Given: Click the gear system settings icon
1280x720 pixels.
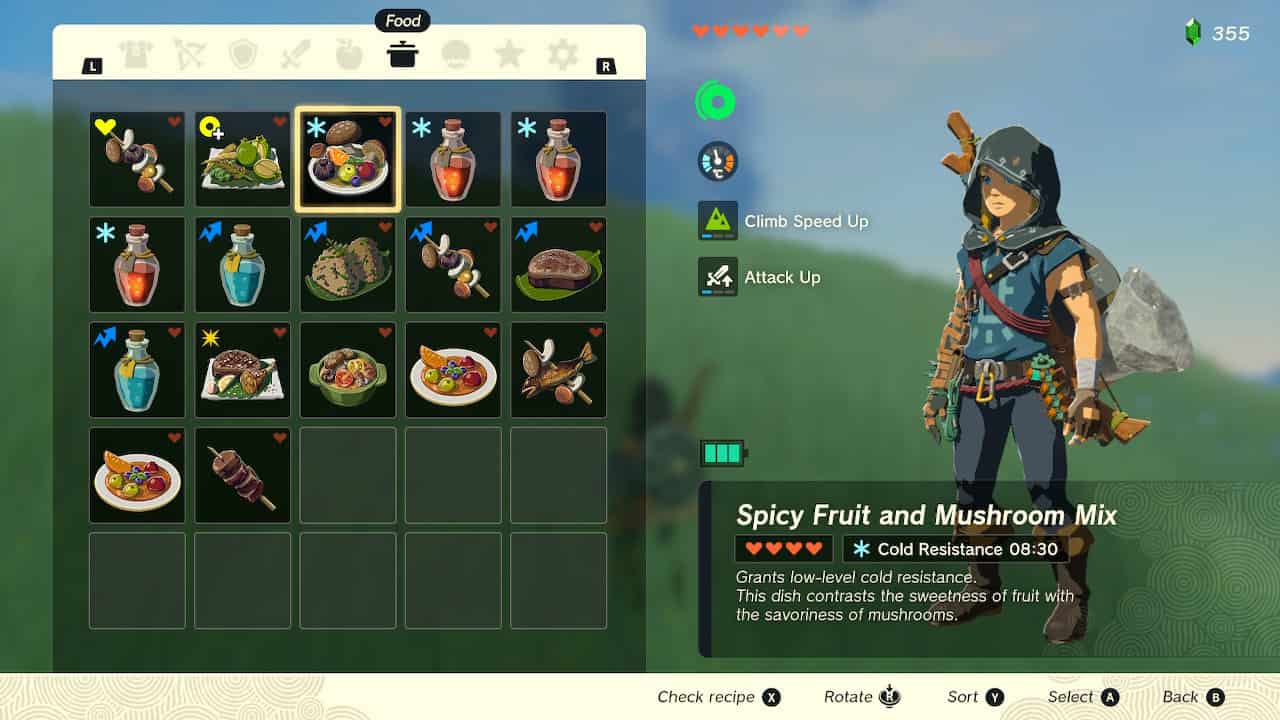Looking at the screenshot, I should point(562,55).
